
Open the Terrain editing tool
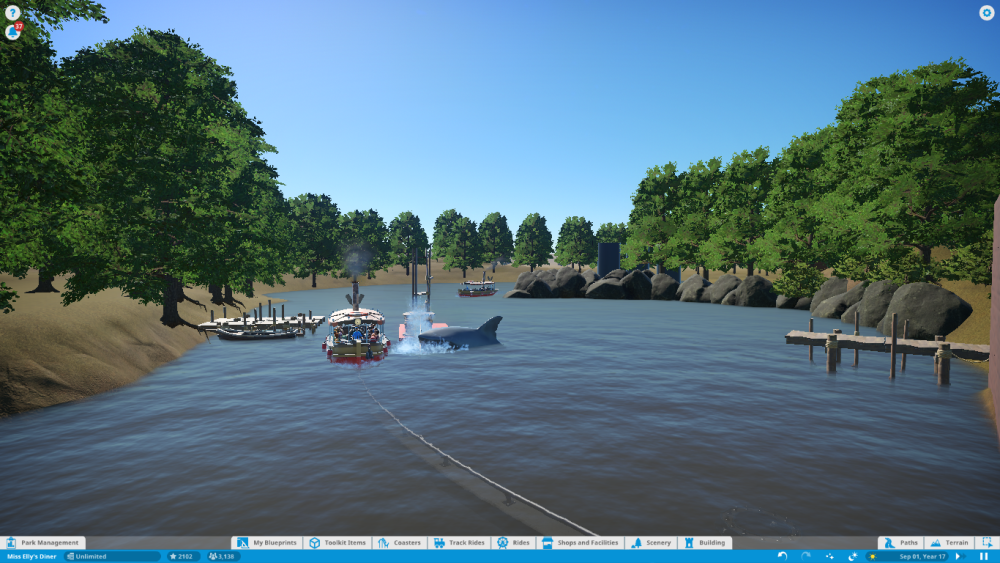tap(948, 543)
